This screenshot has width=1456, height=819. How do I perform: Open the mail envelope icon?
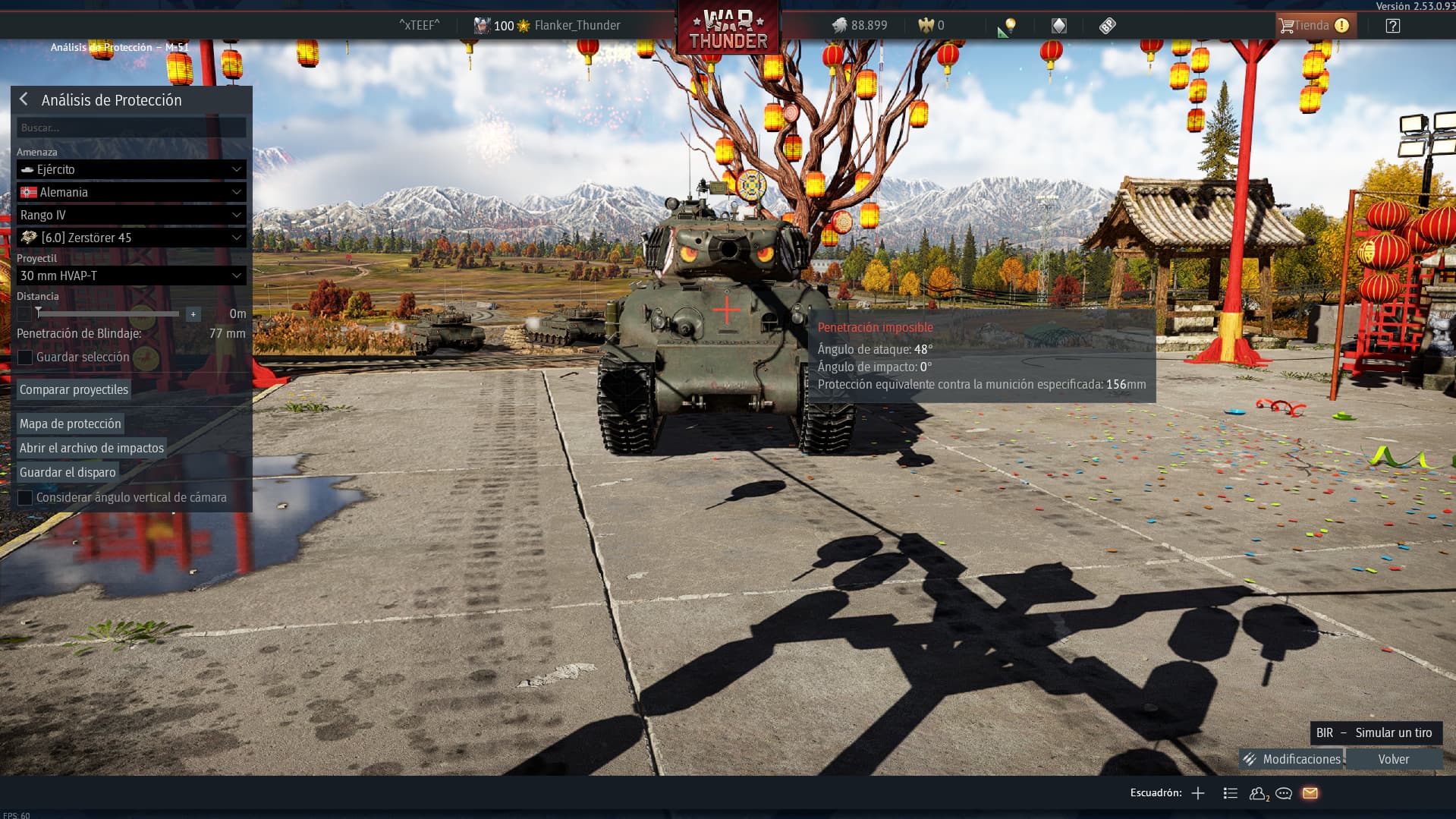click(1310, 793)
